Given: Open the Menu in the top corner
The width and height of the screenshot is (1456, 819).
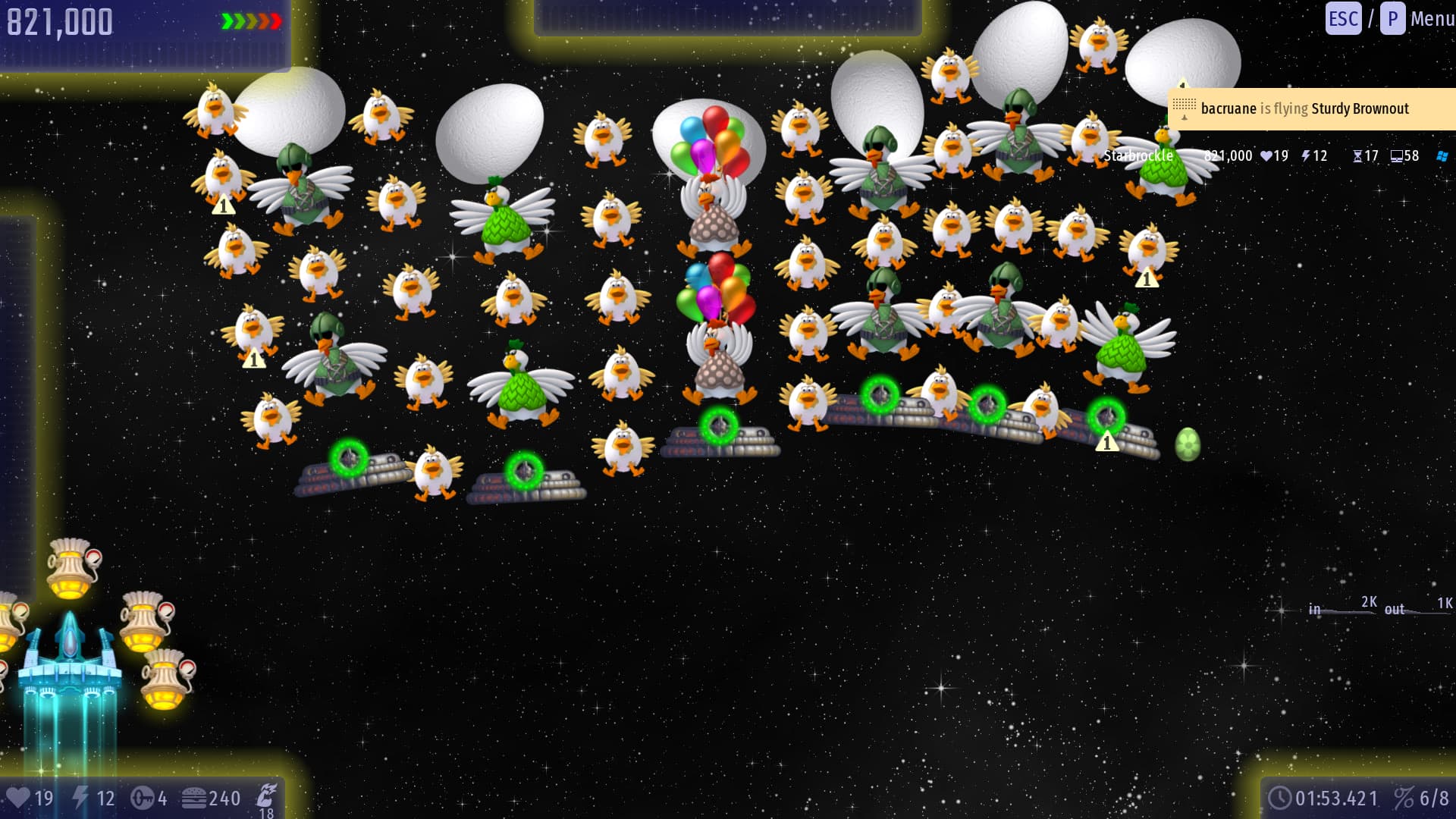Looking at the screenshot, I should pyautogui.click(x=1431, y=19).
